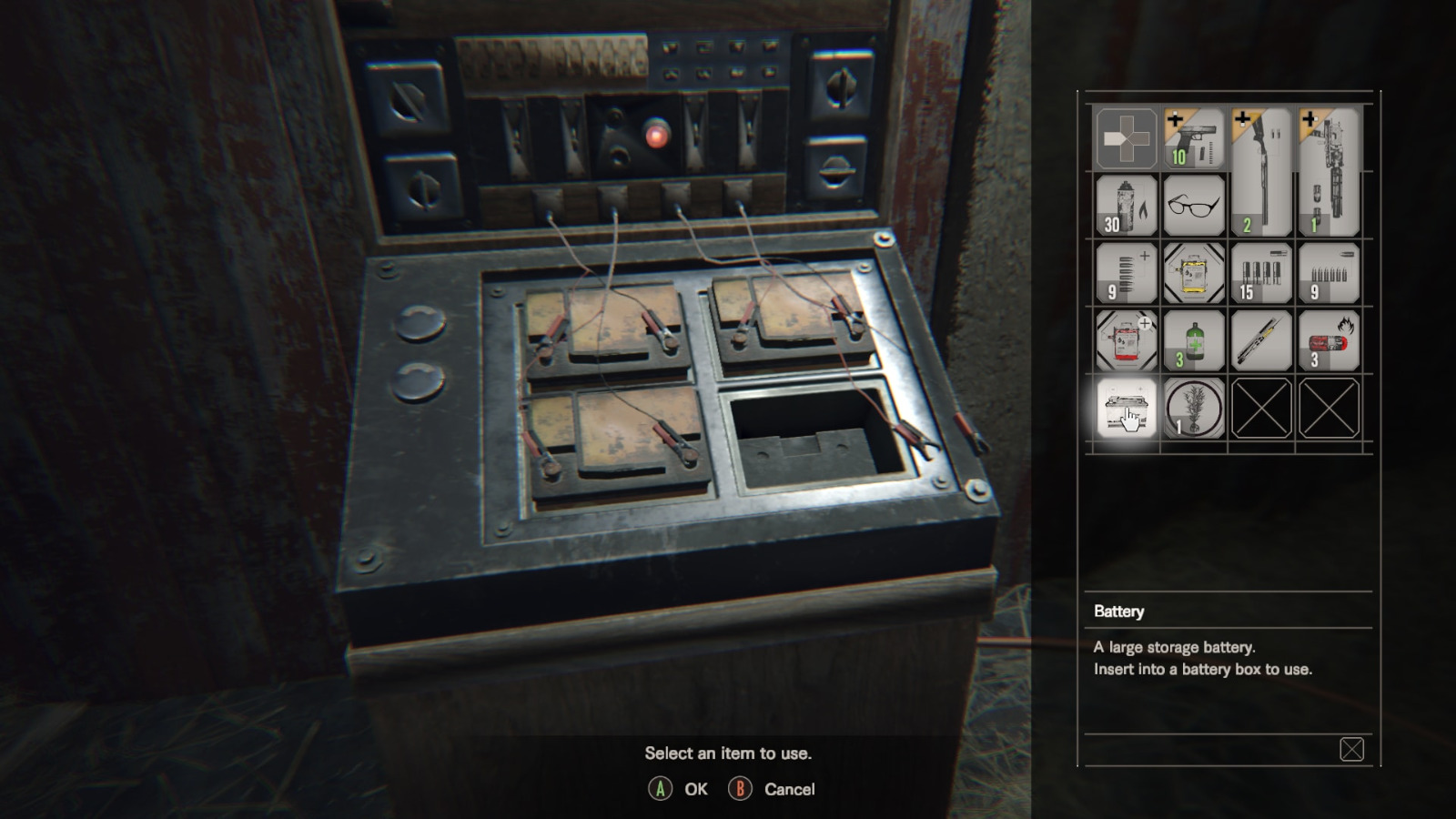Pick the red strong chem fluid pack
The height and width of the screenshot is (819, 1456).
1127,340
